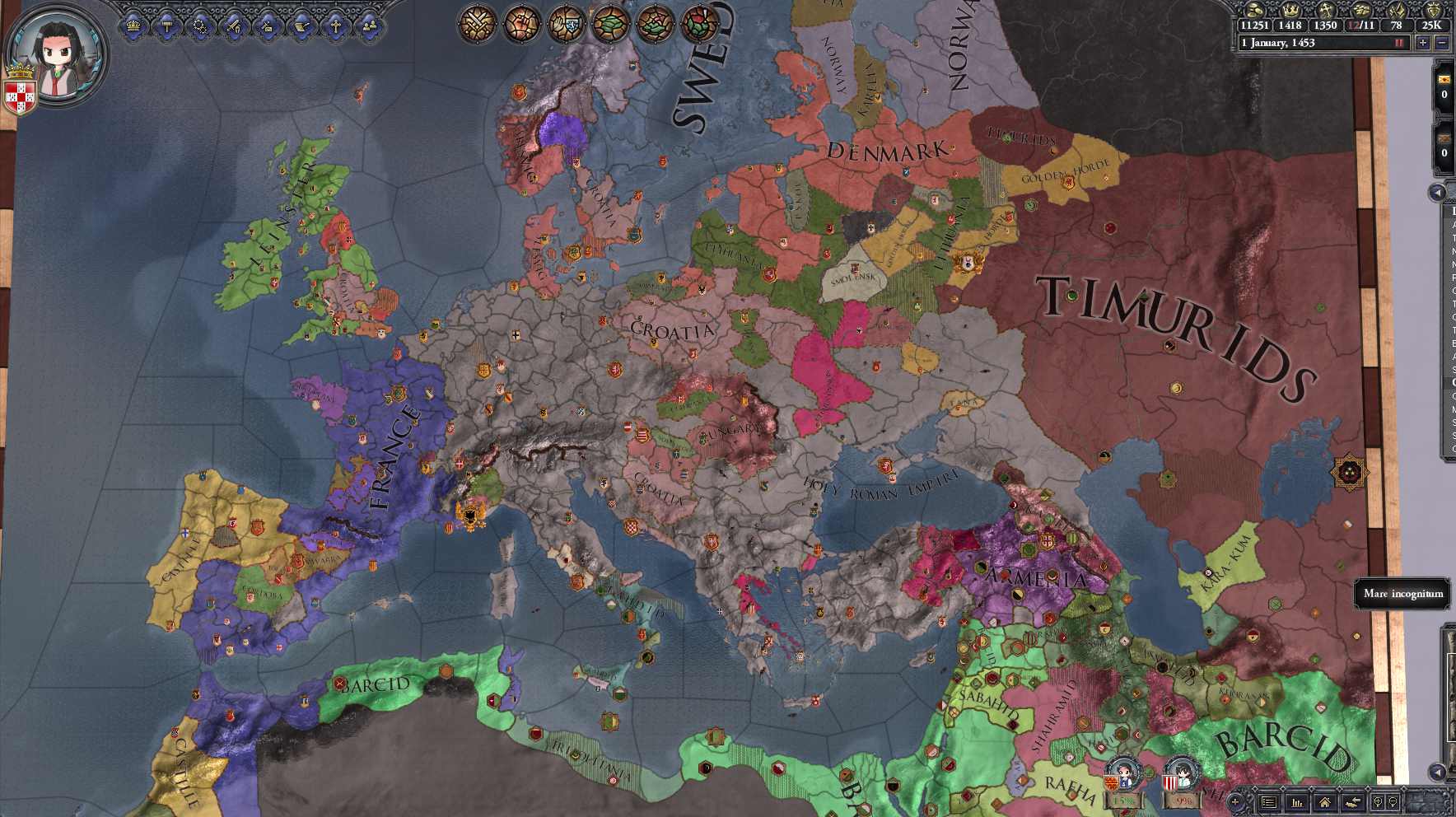Open the hammer tab in top bar

tap(167, 26)
